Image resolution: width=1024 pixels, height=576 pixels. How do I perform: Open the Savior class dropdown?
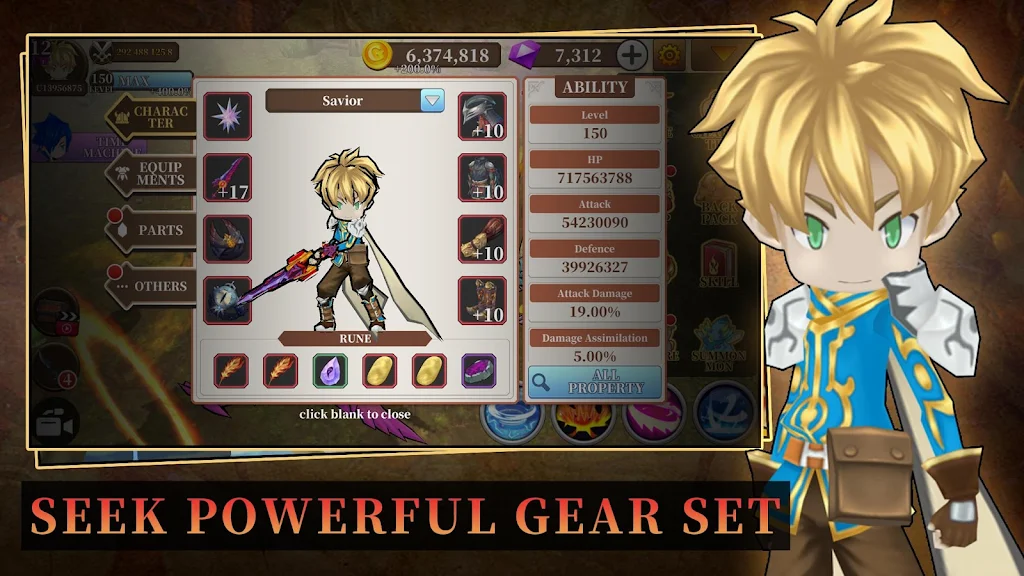(432, 100)
